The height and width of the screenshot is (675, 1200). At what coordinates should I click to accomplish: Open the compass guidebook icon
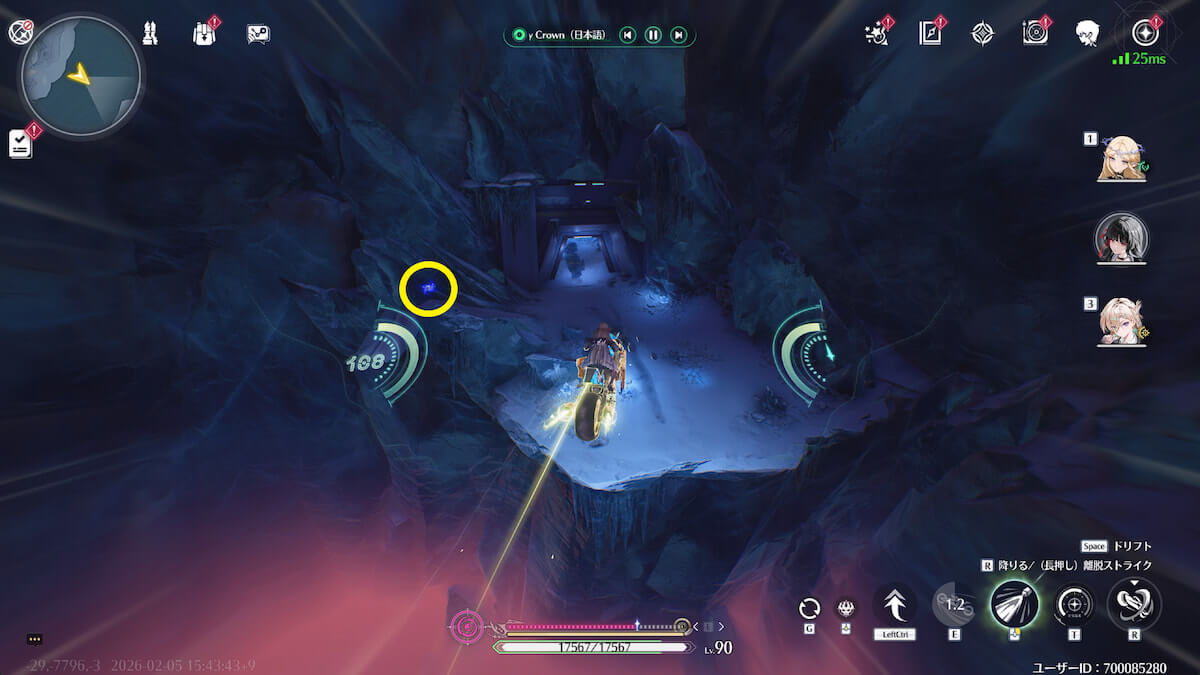930,34
